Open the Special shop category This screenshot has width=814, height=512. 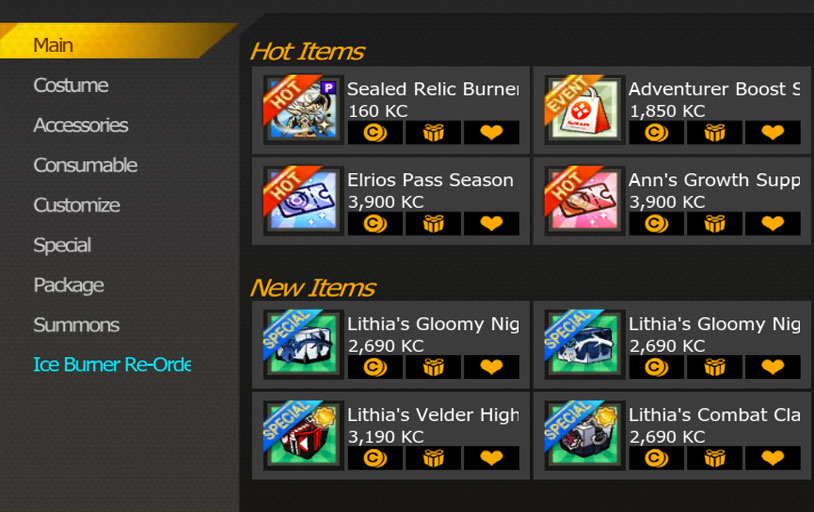click(62, 246)
